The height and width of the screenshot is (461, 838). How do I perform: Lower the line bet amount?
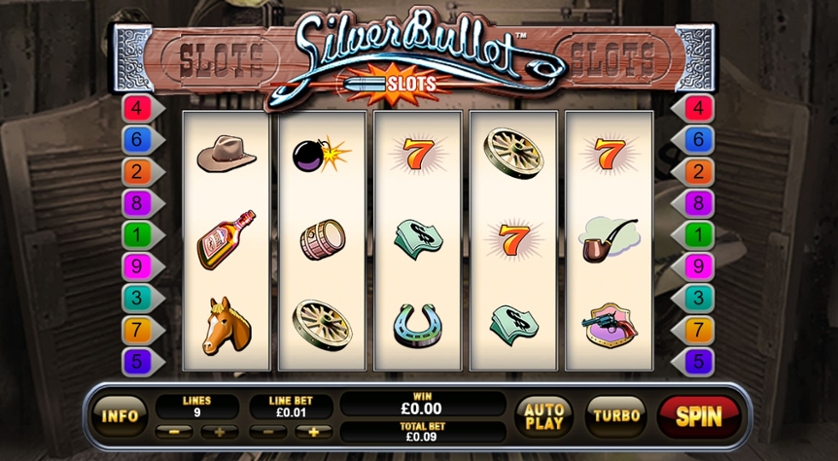pos(269,432)
